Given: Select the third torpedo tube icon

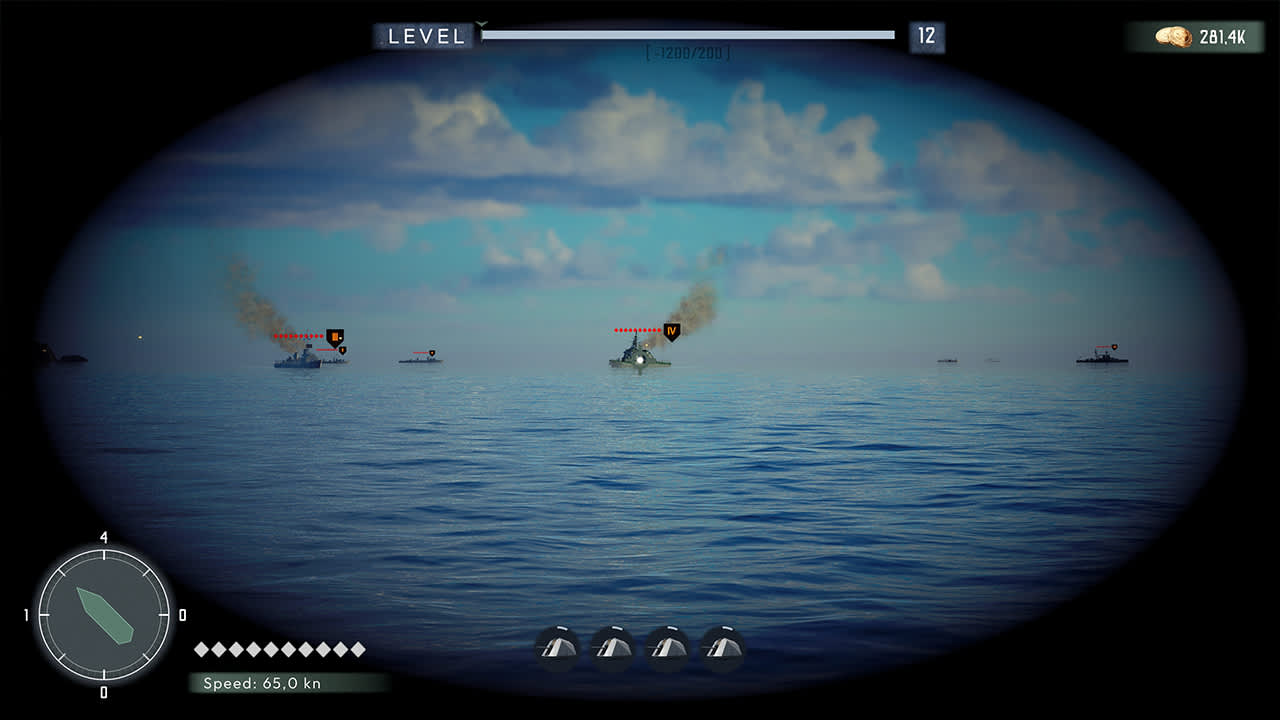Looking at the screenshot, I should [666, 646].
